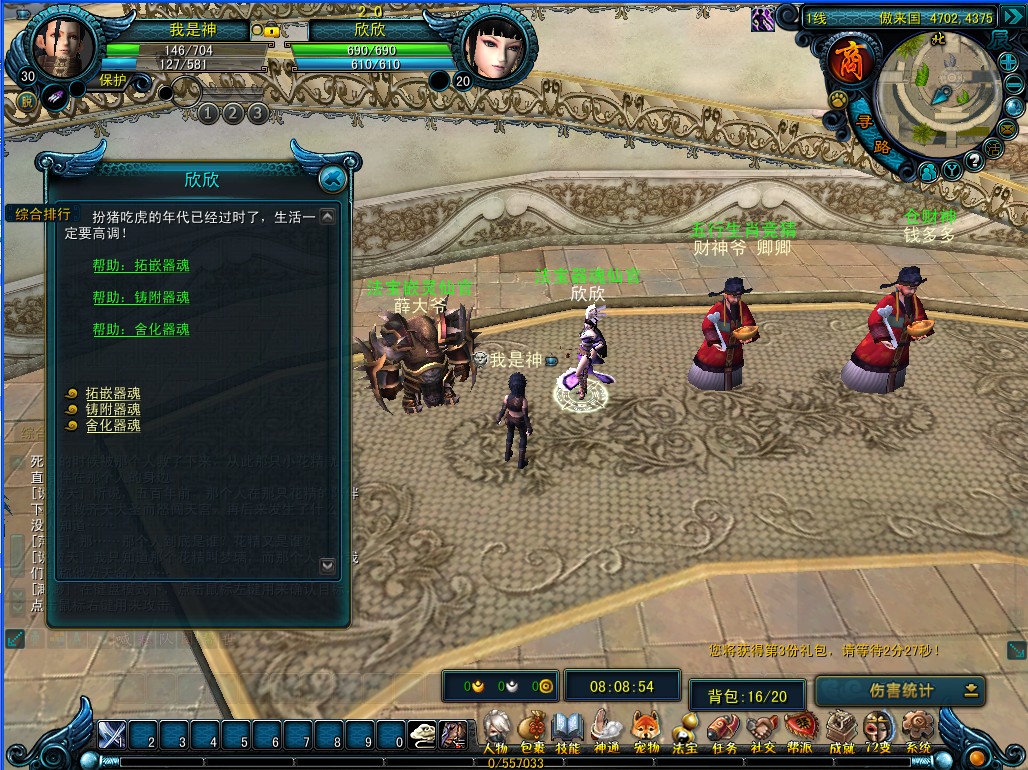Open the 包裹 bag menu

coord(532,731)
